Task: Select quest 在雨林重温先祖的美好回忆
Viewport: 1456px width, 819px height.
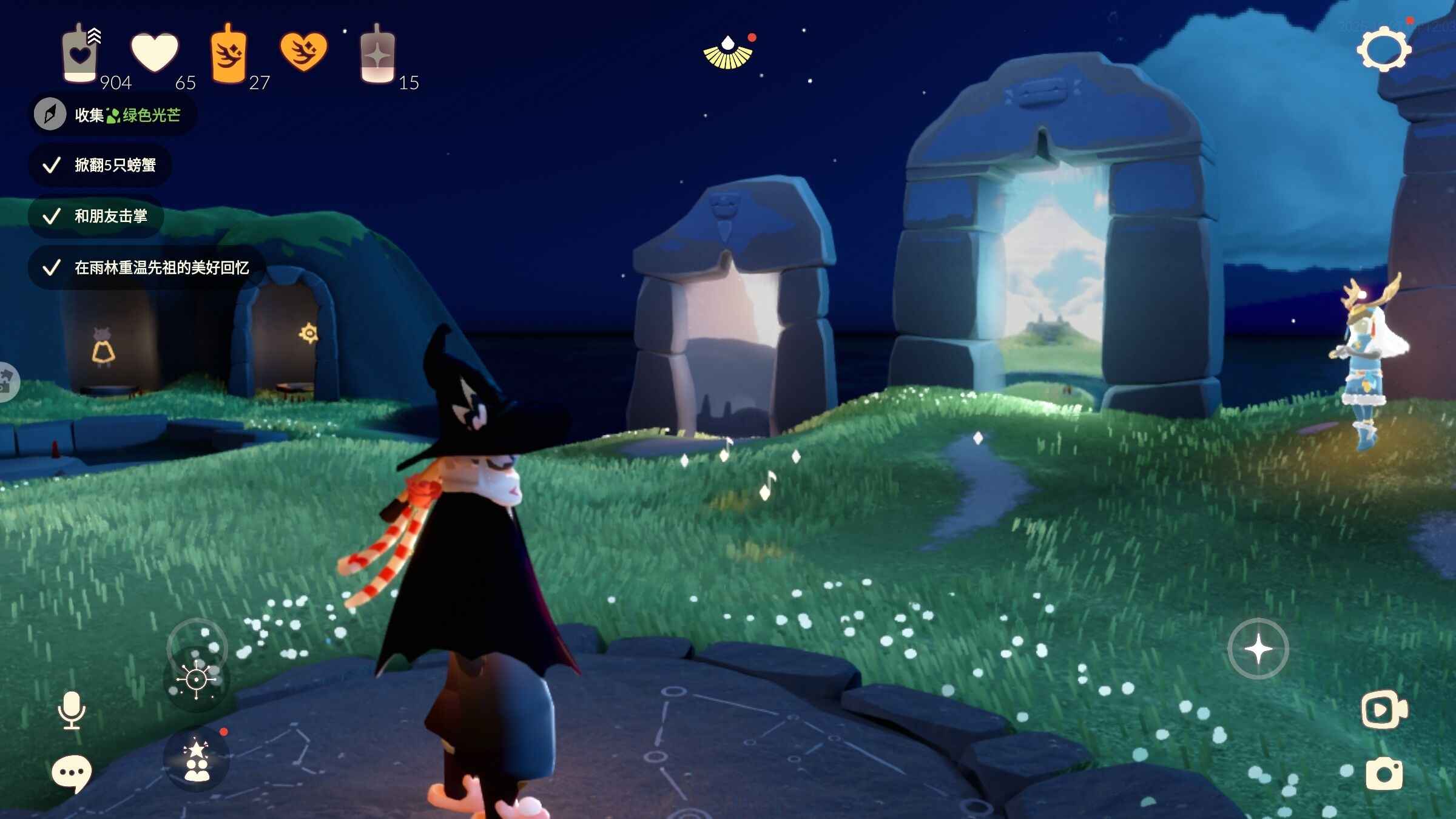Action: (x=147, y=268)
